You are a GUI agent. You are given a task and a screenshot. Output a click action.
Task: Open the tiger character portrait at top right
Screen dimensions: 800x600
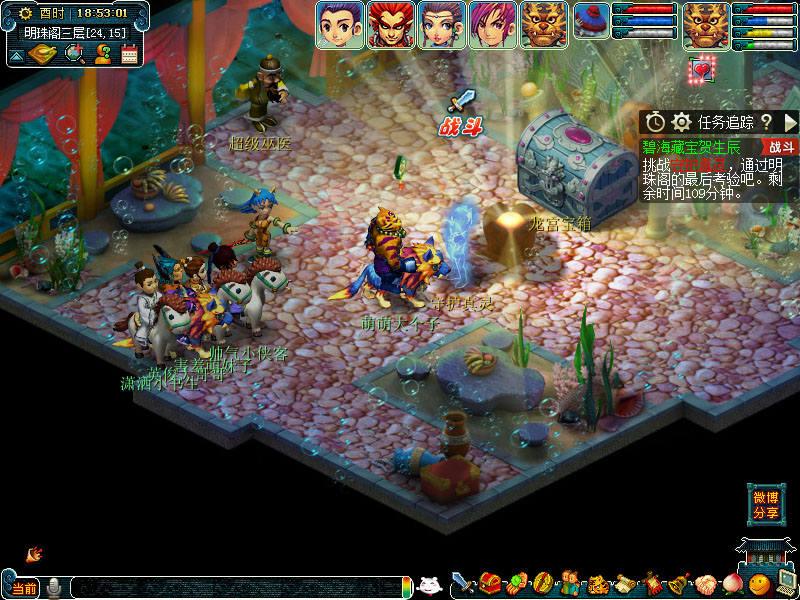(705, 25)
